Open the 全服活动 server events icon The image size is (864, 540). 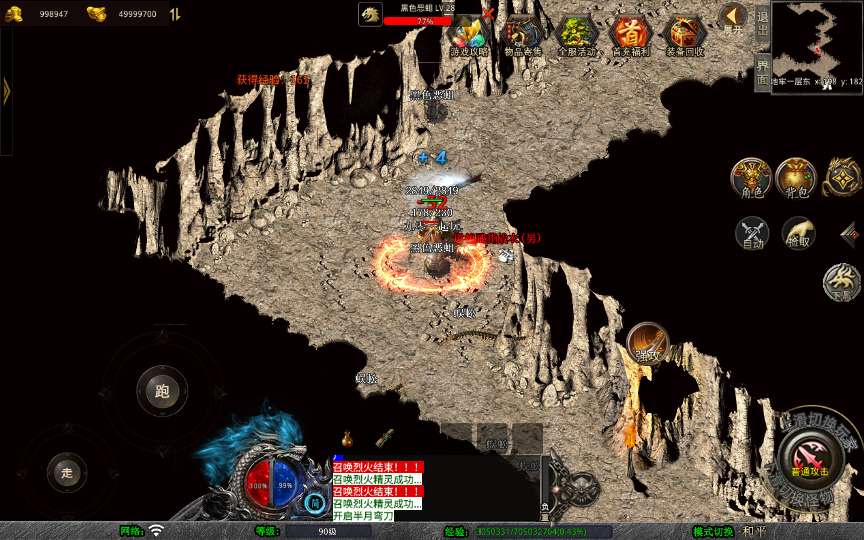577,37
